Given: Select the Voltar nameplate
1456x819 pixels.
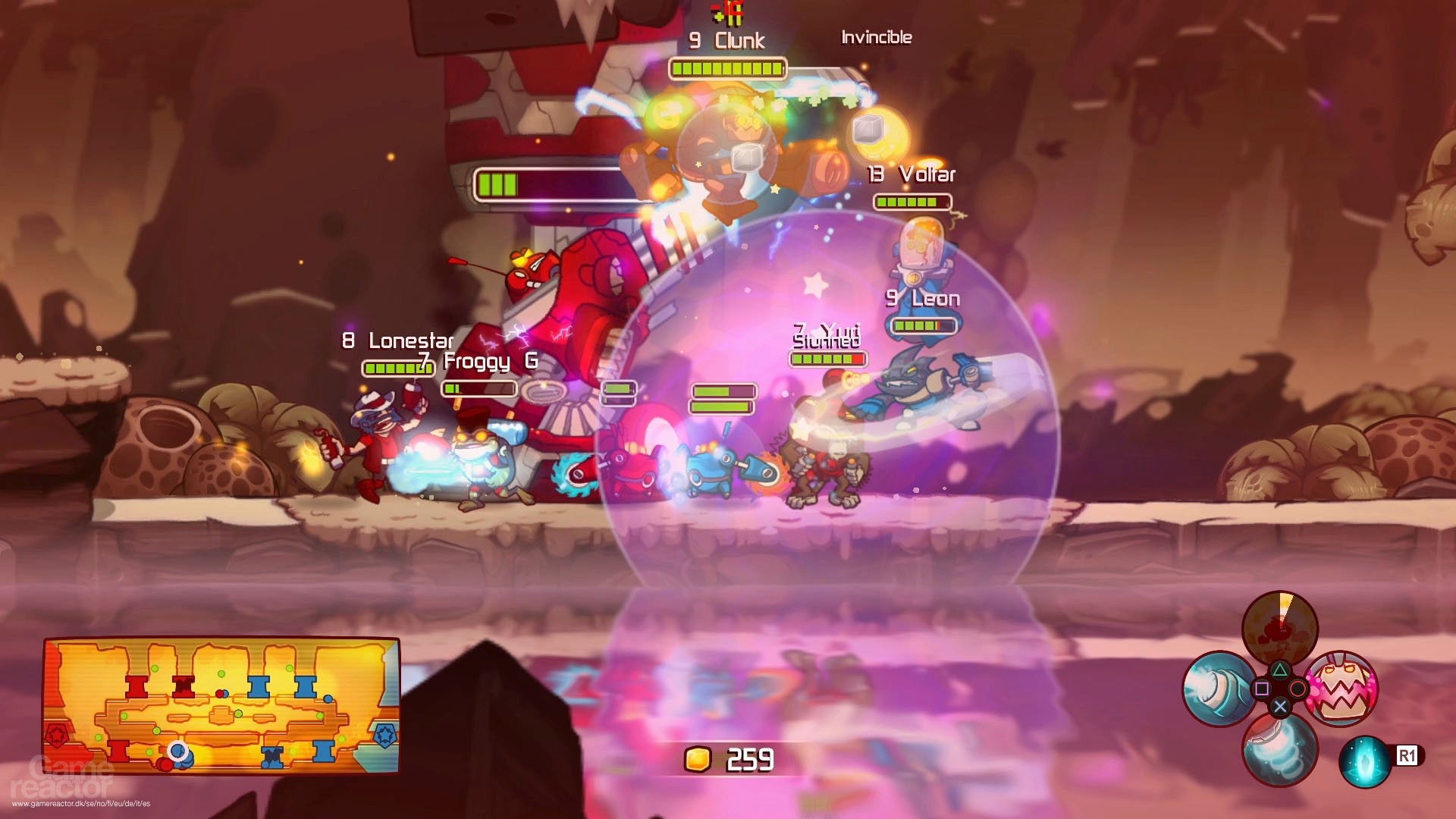Looking at the screenshot, I should [912, 174].
